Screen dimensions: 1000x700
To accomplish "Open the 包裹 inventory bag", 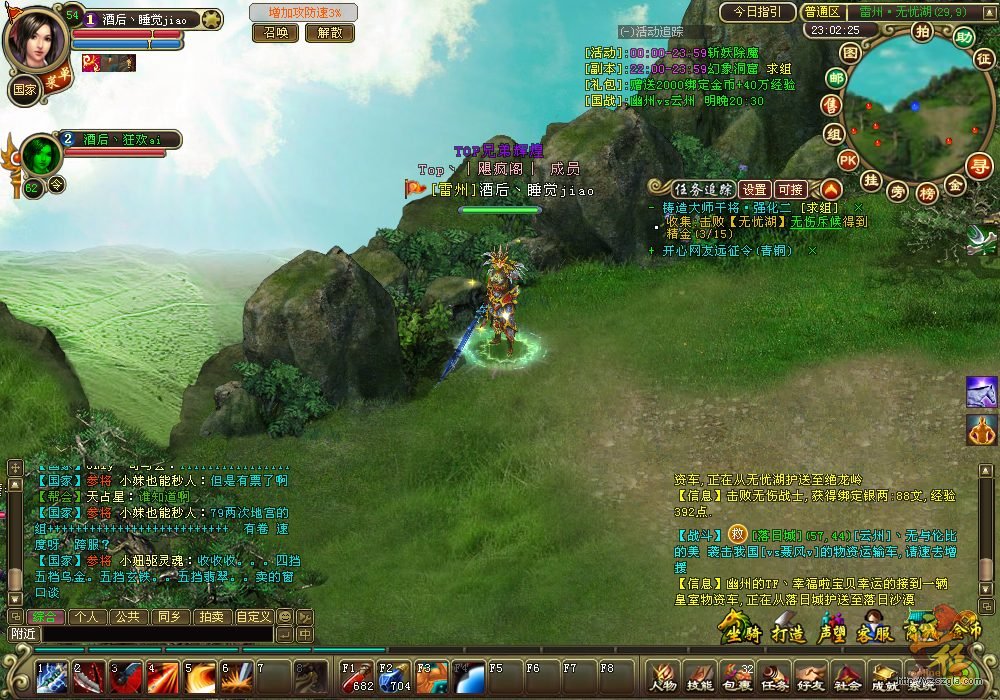I will (737, 676).
